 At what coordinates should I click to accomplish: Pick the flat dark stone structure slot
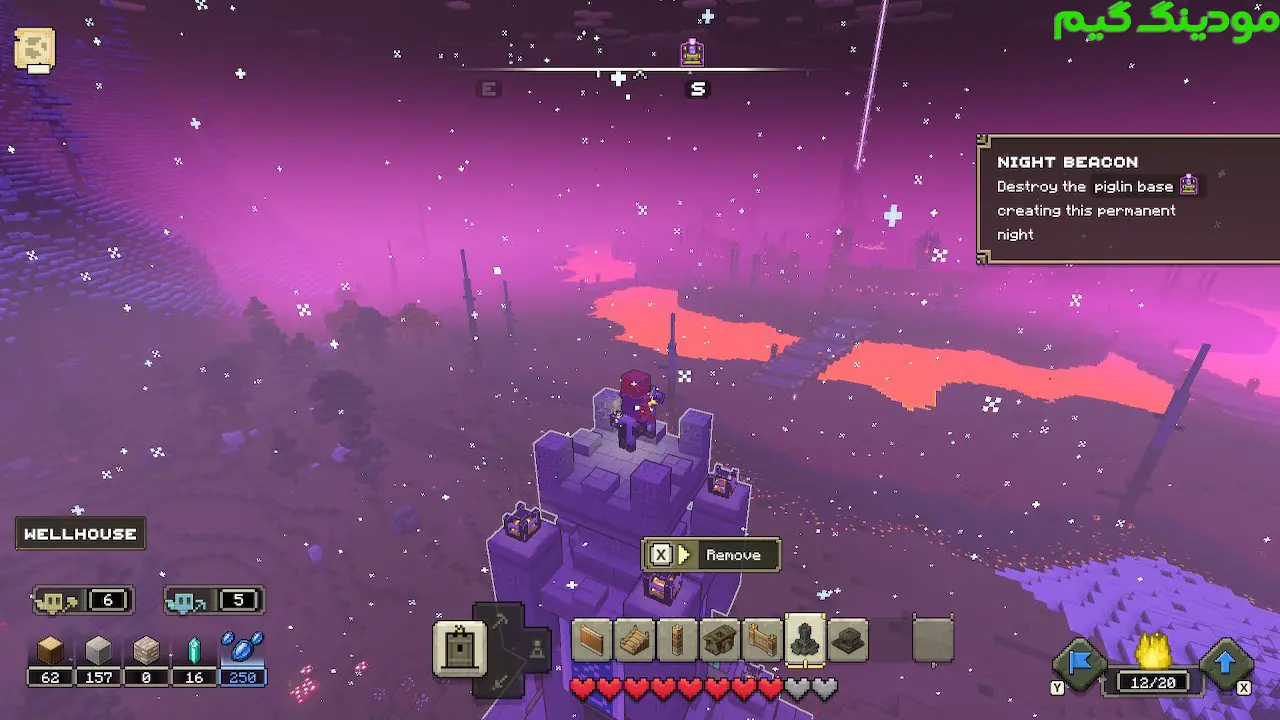pyautogui.click(x=848, y=640)
